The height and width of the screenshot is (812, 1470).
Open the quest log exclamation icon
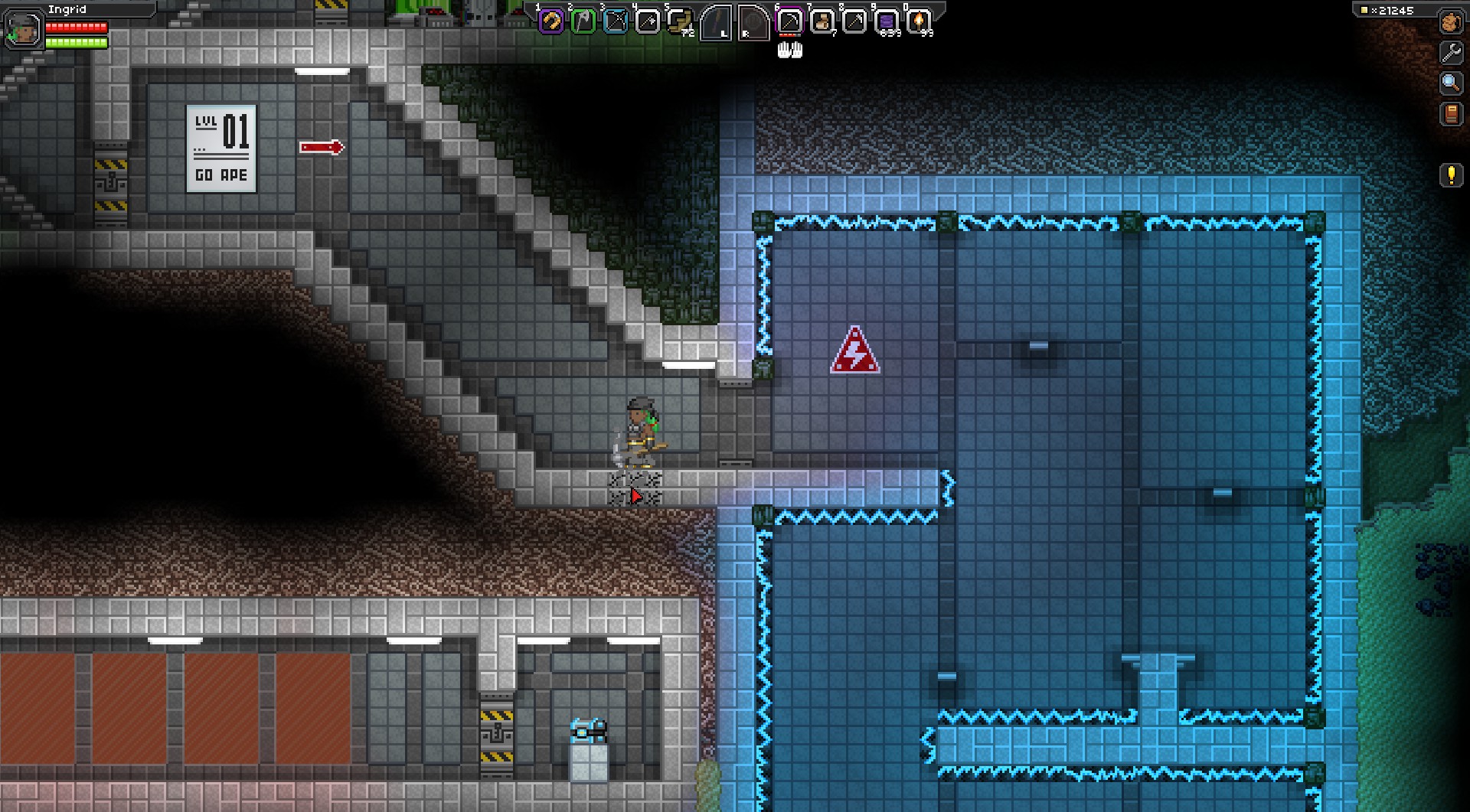pos(1451,175)
